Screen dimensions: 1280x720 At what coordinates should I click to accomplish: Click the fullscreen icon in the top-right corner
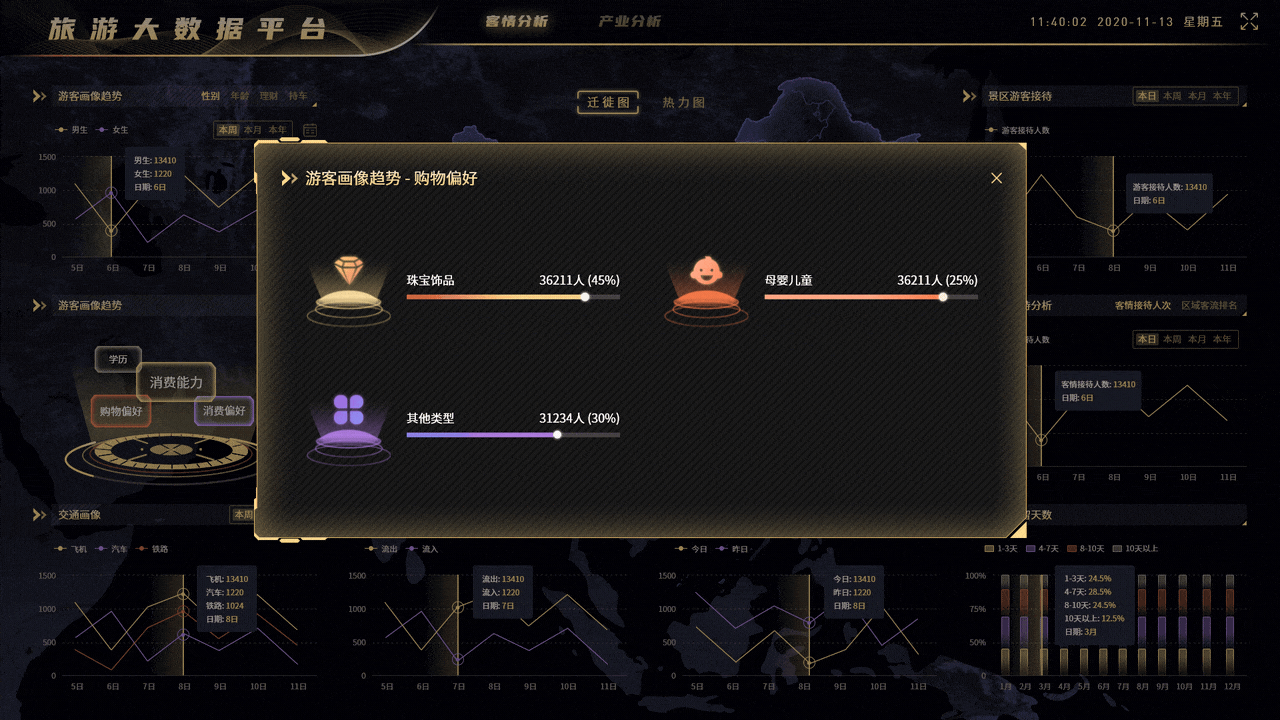click(1248, 20)
